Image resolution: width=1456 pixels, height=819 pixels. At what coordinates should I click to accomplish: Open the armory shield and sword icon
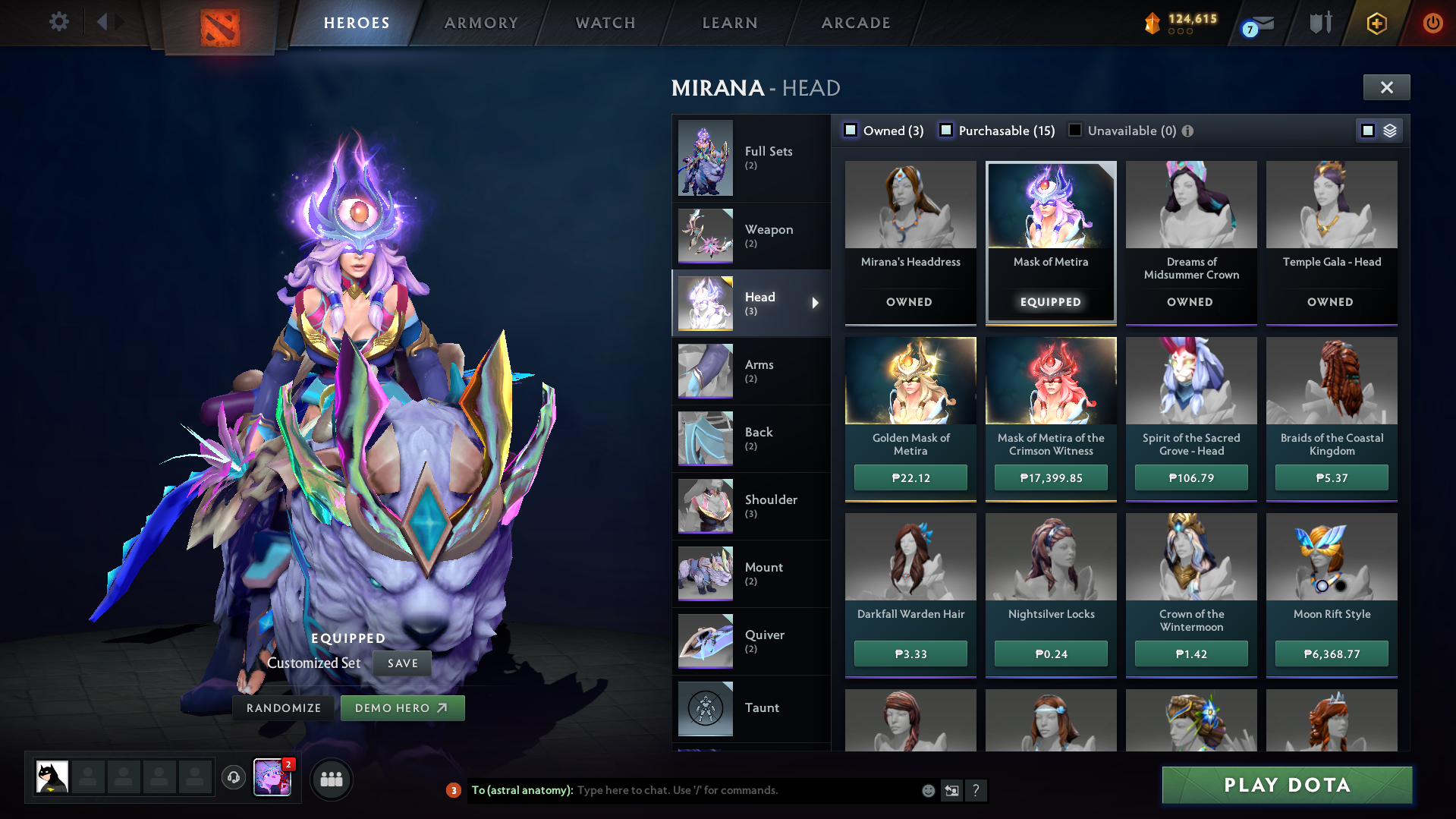[x=1319, y=23]
